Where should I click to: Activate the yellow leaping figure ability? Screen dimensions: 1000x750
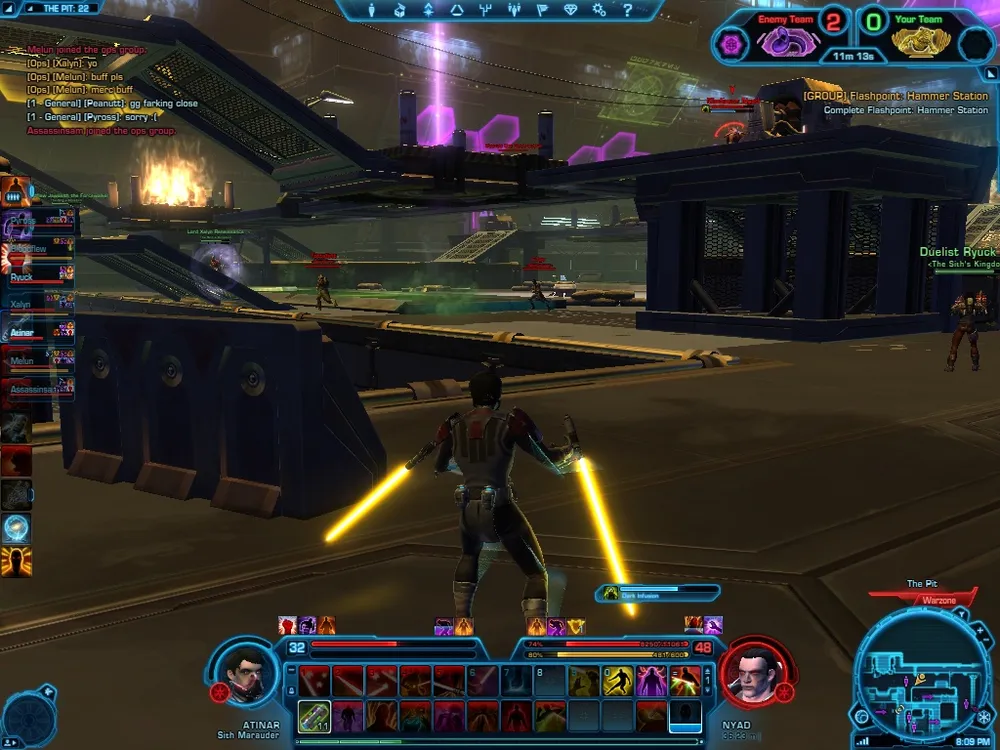pyautogui.click(x=618, y=681)
